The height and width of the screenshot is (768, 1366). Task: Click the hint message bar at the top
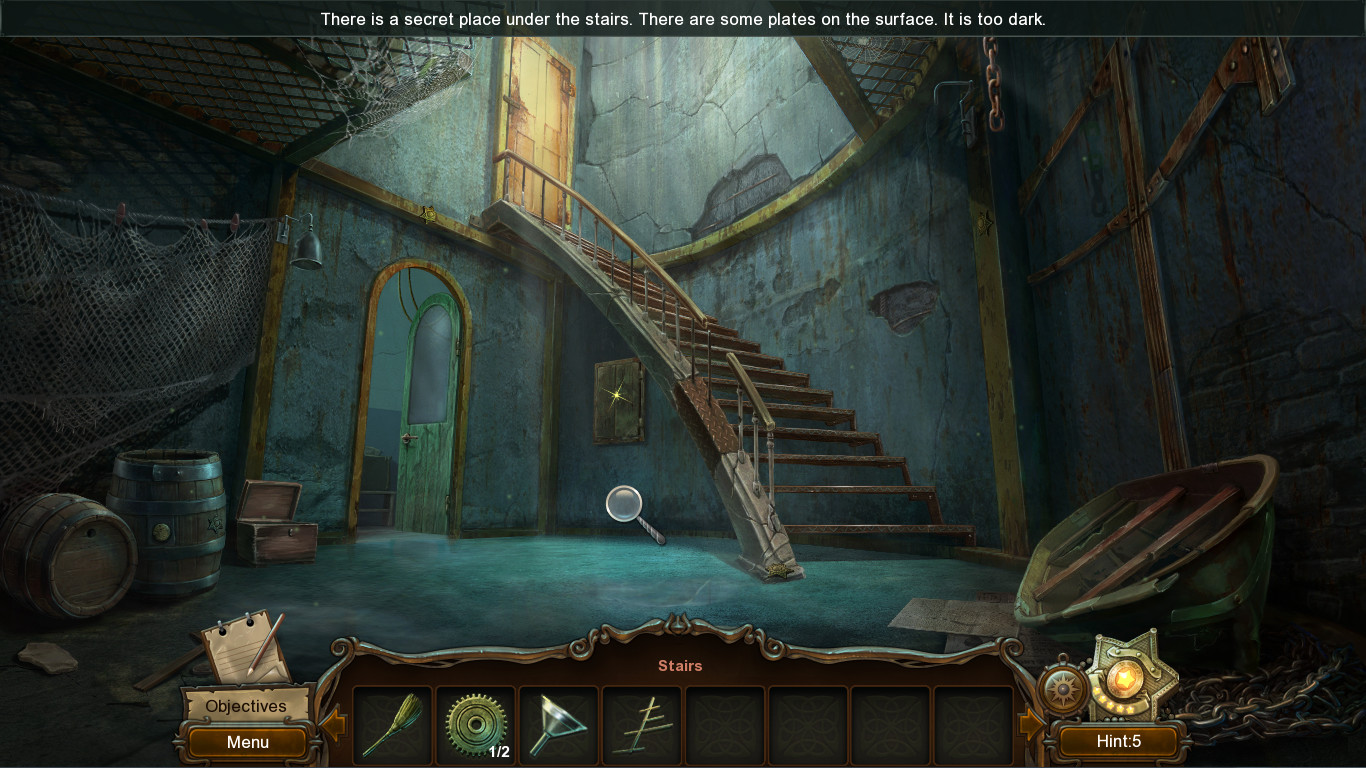pos(683,18)
